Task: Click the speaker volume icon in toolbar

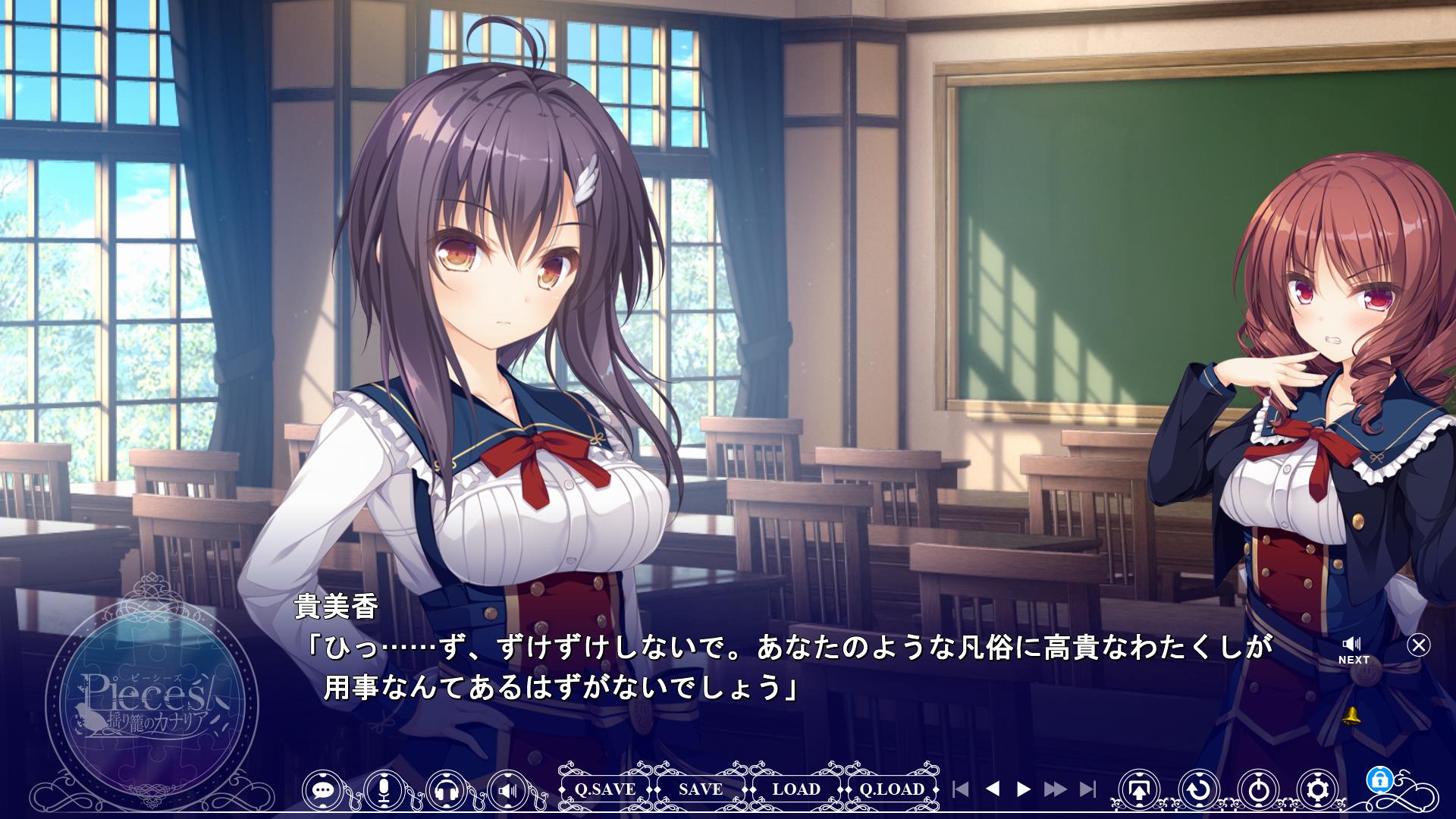Action: 508,790
